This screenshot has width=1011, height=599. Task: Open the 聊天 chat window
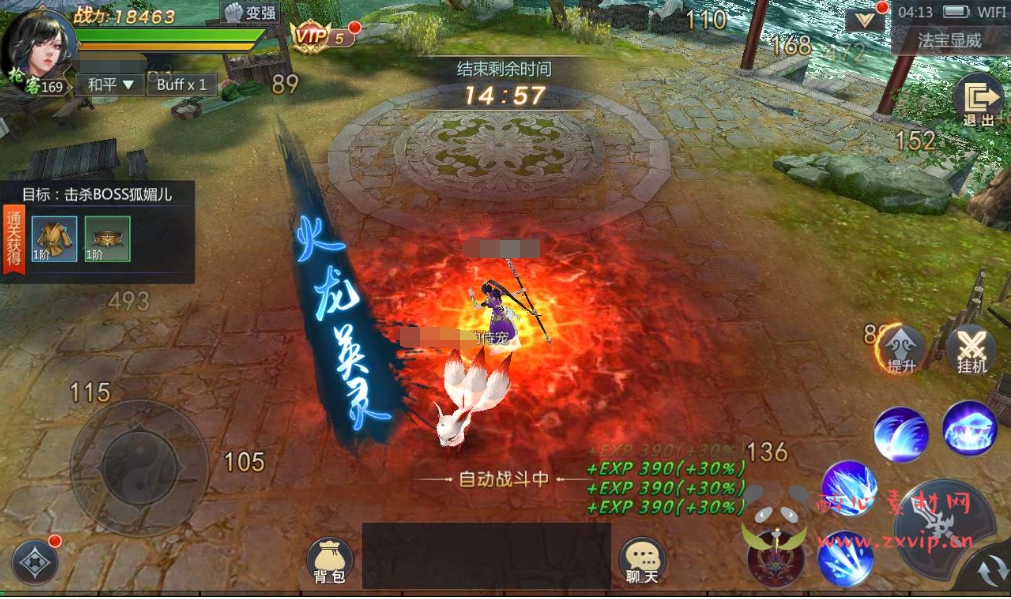tap(642, 561)
